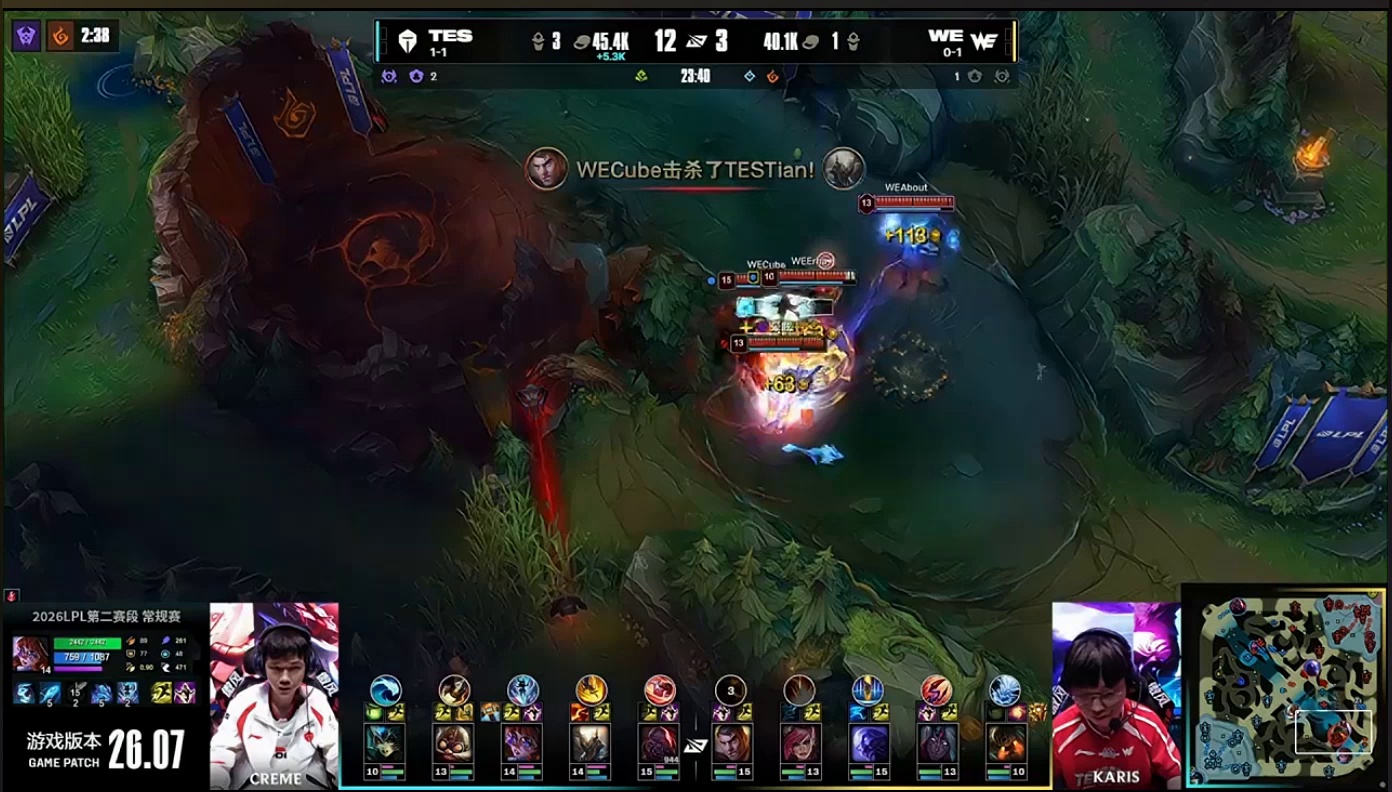Open the WECube kill announcement banner
This screenshot has height=792, width=1392.
pyautogui.click(x=695, y=170)
